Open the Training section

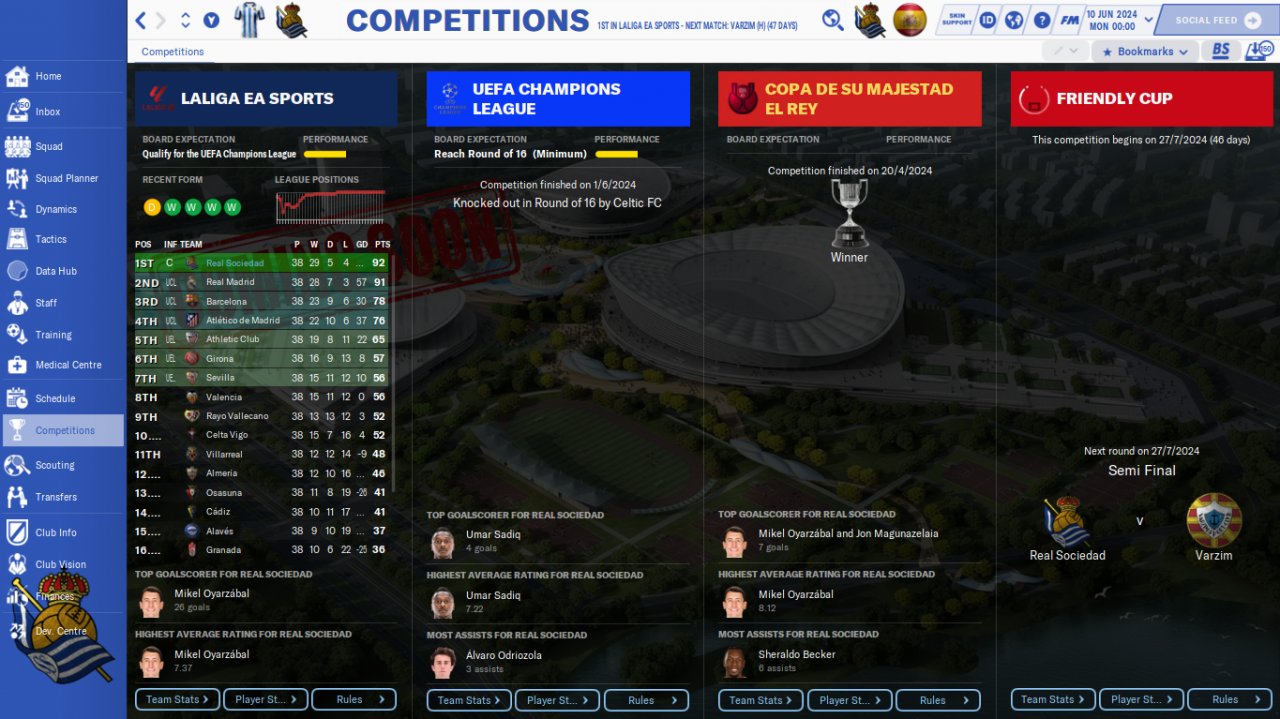tap(53, 335)
